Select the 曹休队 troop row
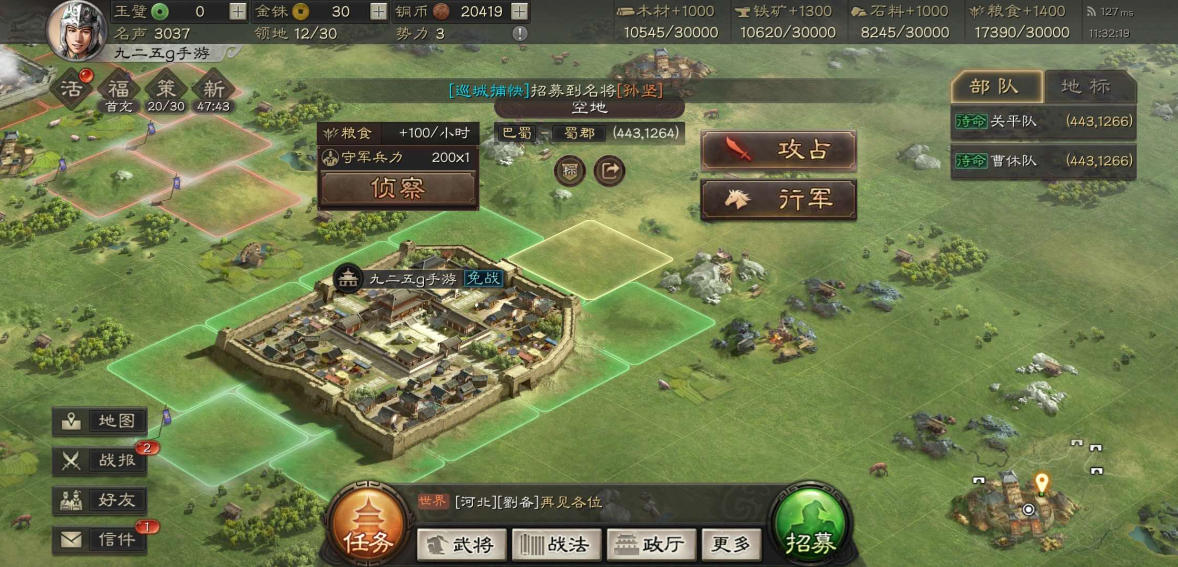 [x=1041, y=160]
